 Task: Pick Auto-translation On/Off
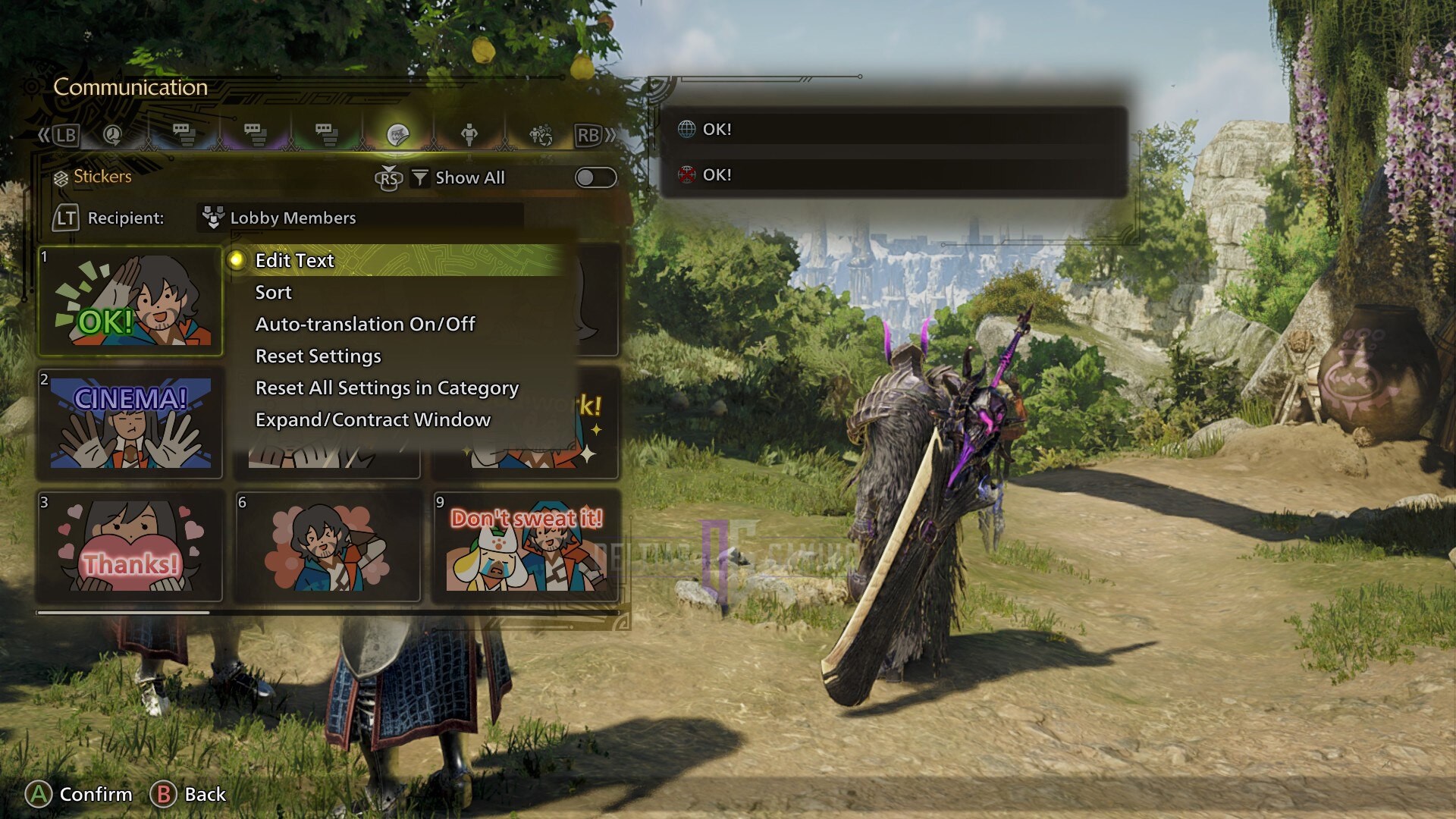coord(365,325)
